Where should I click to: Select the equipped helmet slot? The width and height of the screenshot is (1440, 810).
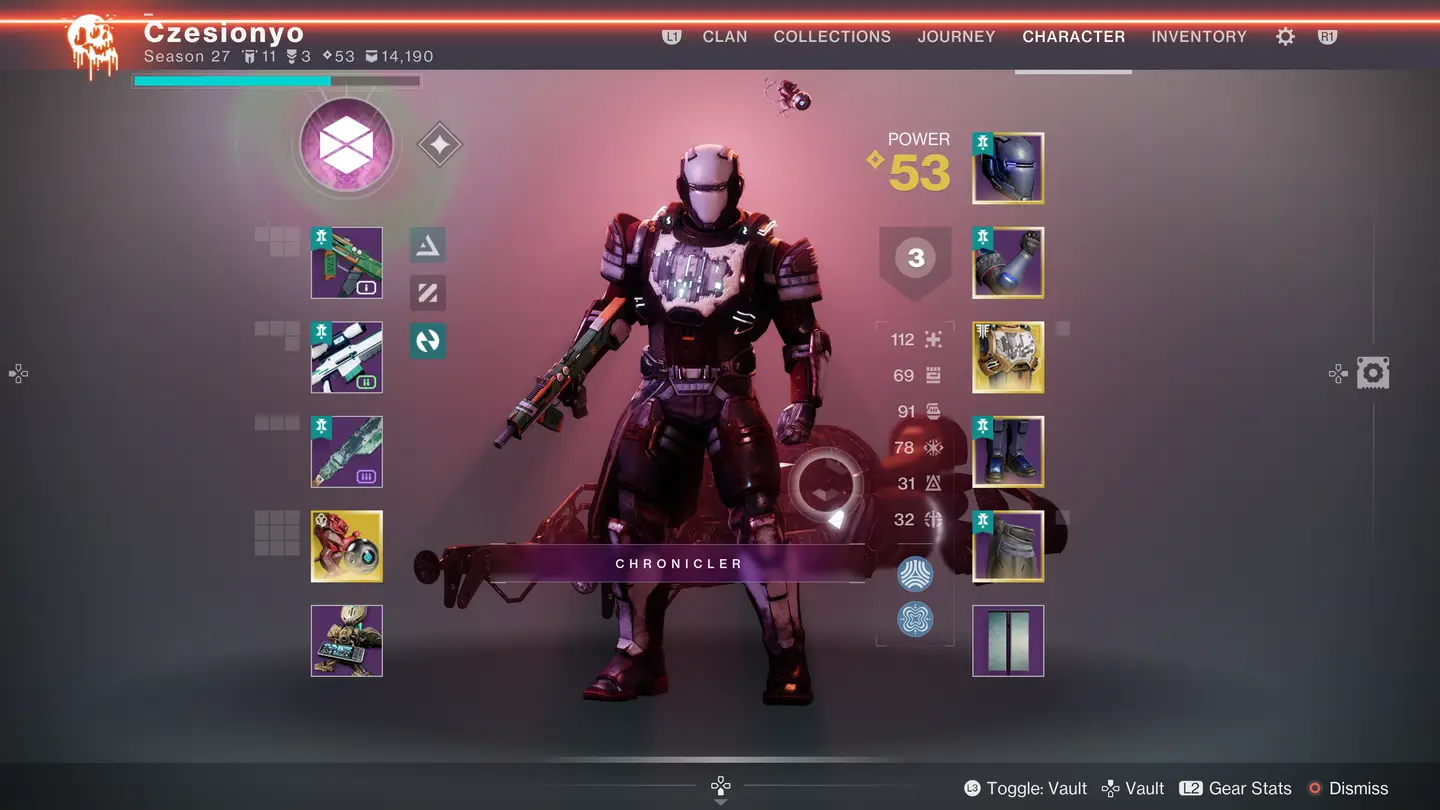1008,168
